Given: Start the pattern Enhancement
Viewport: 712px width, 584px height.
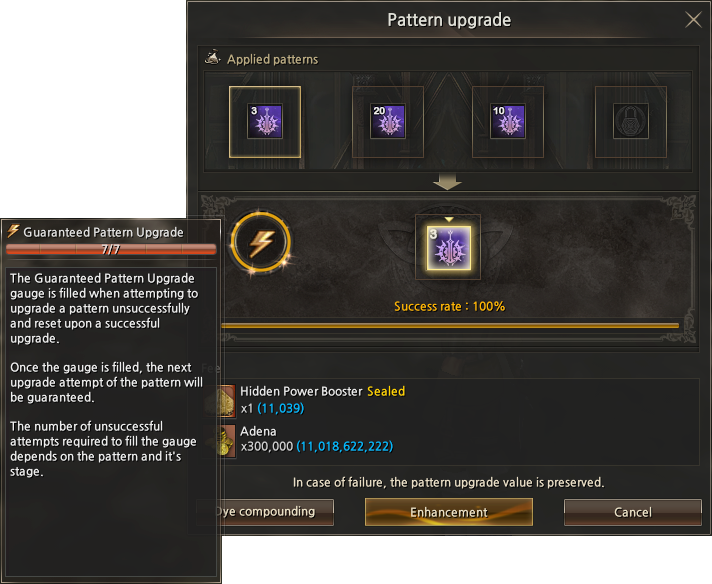Looking at the screenshot, I should coord(448,512).
